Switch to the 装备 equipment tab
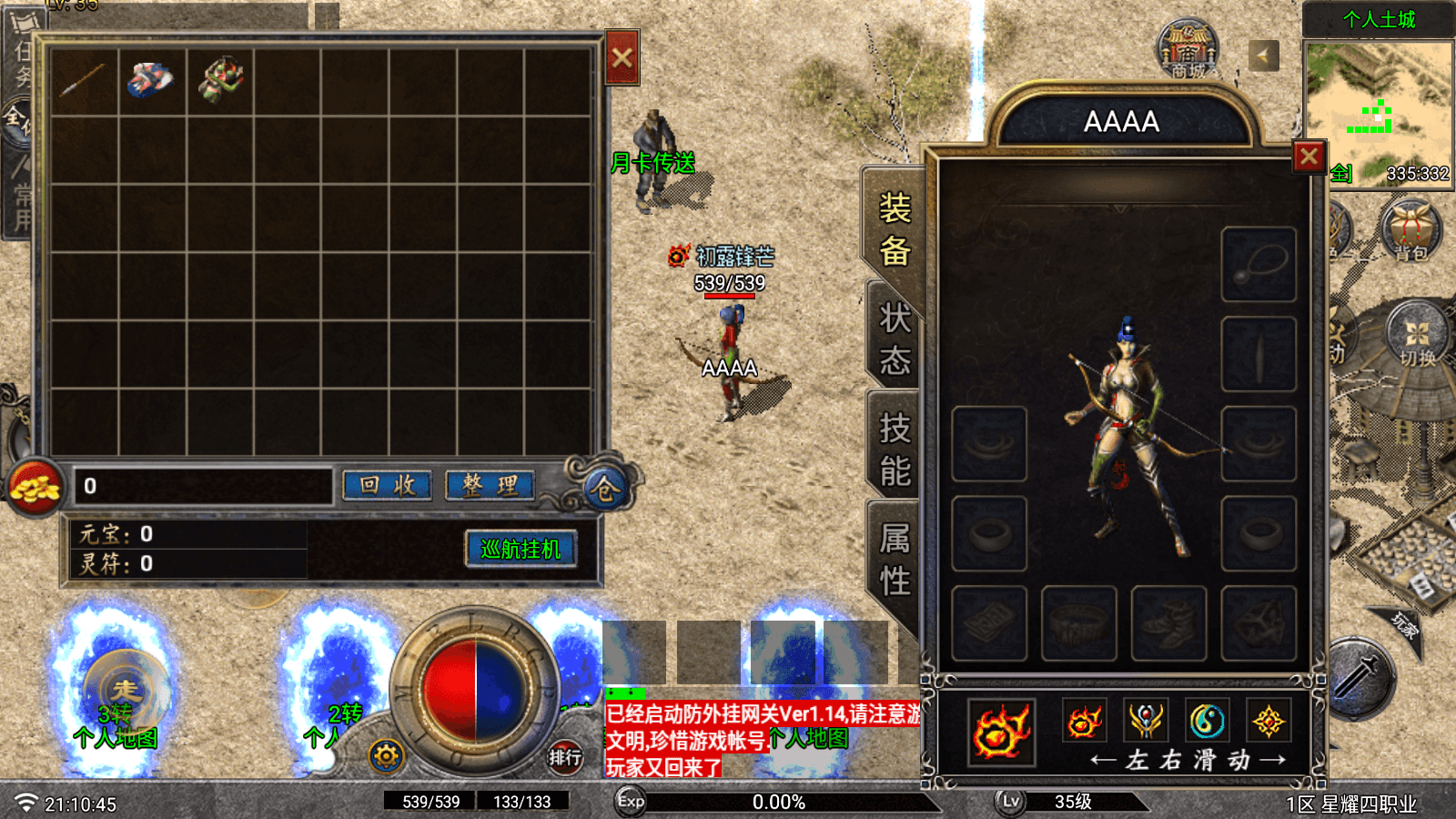This screenshot has width=1456, height=819. coord(894,229)
